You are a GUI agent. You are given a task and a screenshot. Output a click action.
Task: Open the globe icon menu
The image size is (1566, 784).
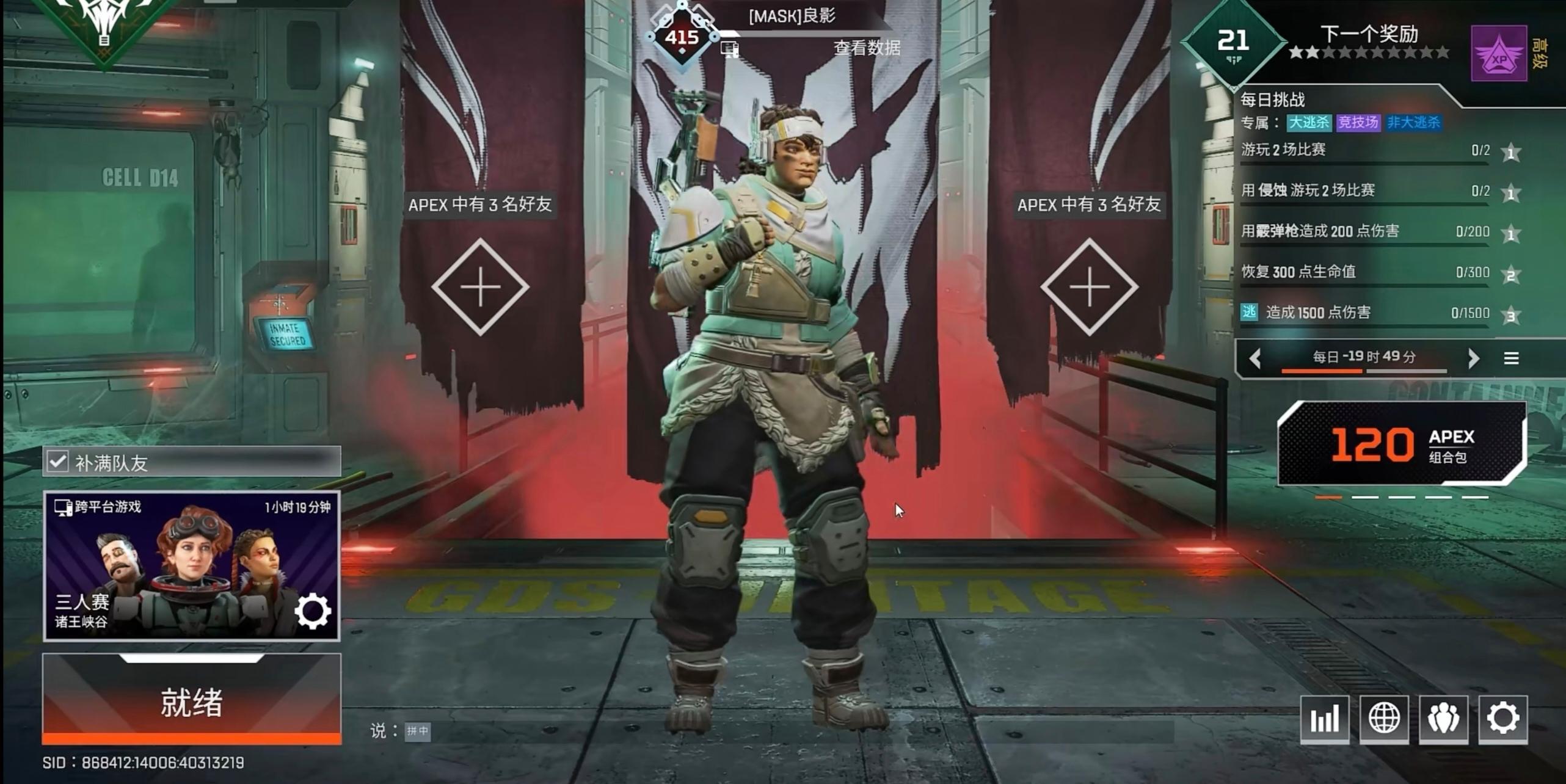1384,718
